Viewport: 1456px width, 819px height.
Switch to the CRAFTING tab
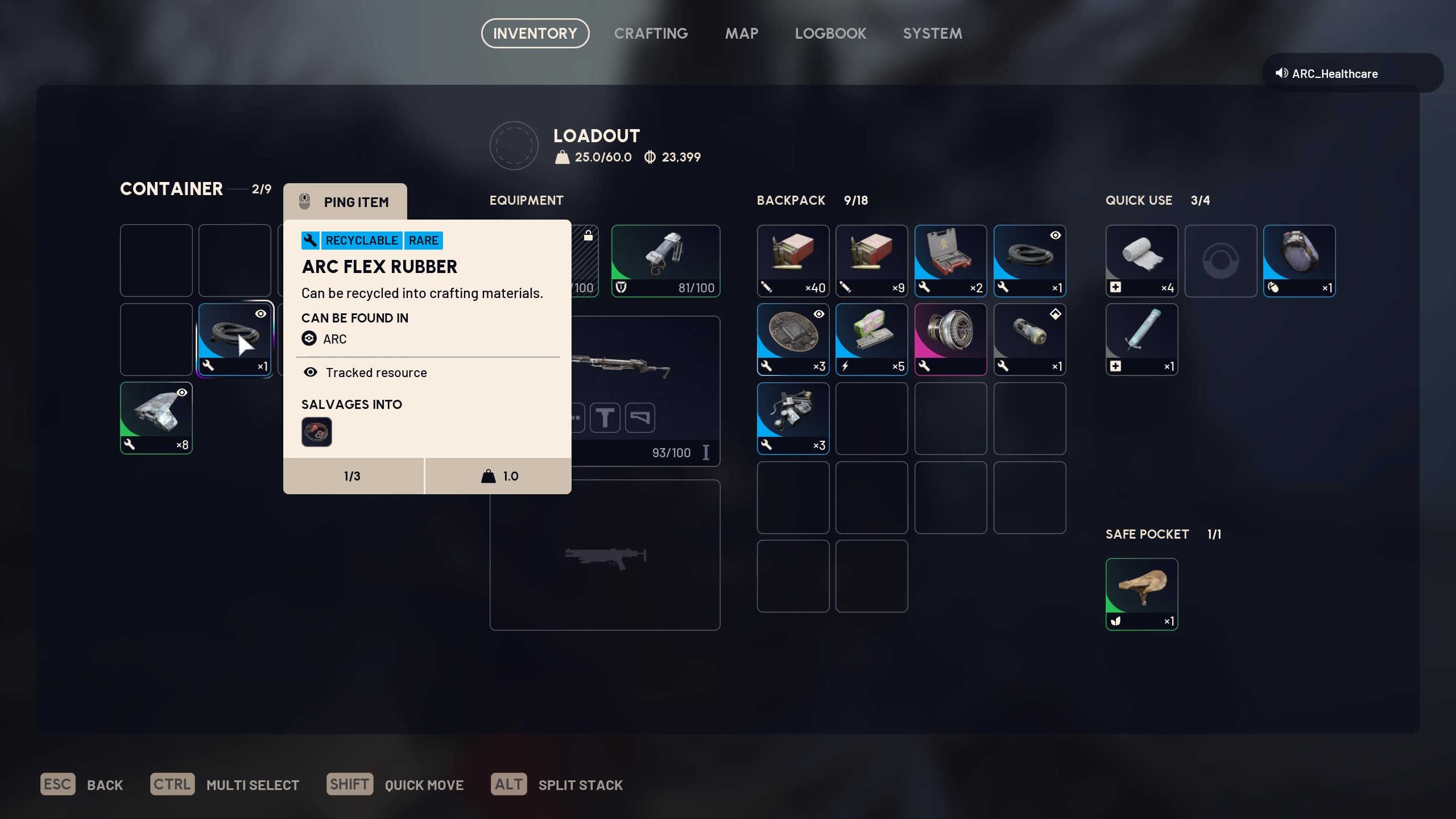pos(651,33)
